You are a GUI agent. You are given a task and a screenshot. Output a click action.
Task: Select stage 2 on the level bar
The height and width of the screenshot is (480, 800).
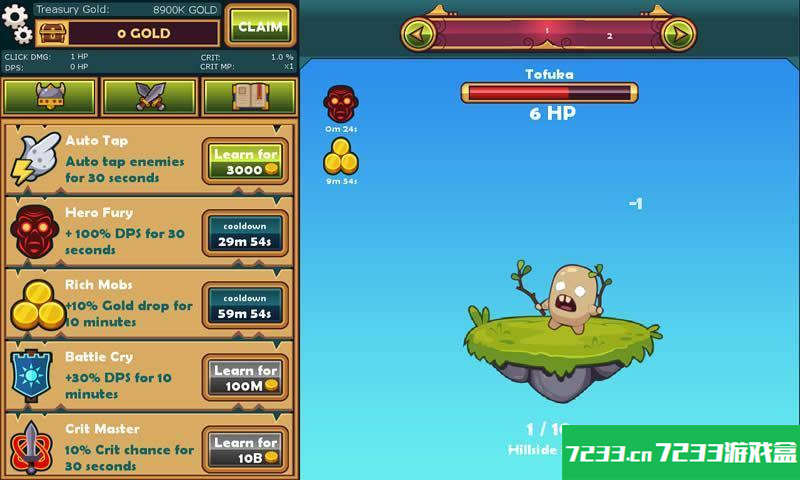(x=610, y=36)
